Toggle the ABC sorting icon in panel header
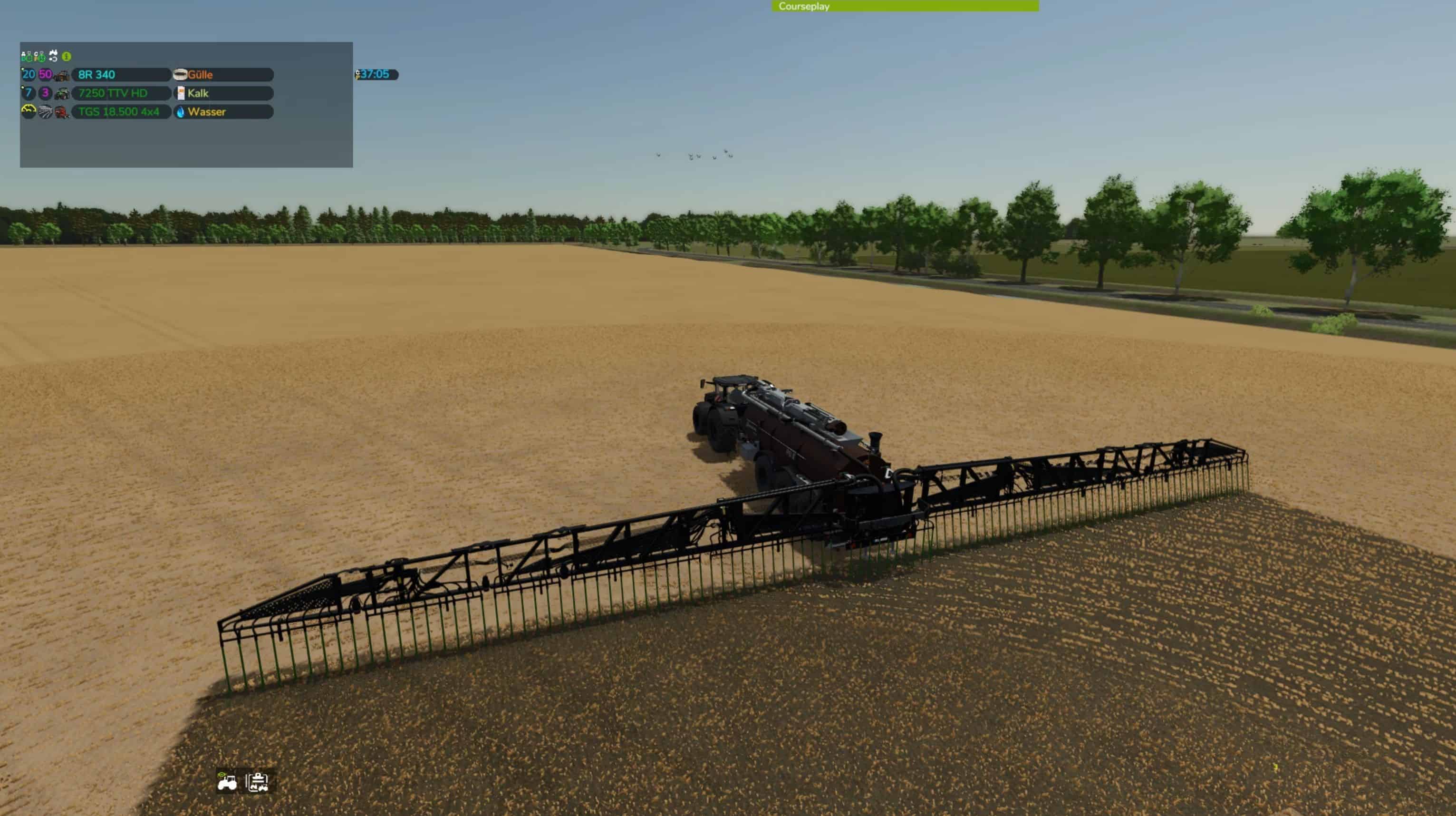 tap(26, 56)
